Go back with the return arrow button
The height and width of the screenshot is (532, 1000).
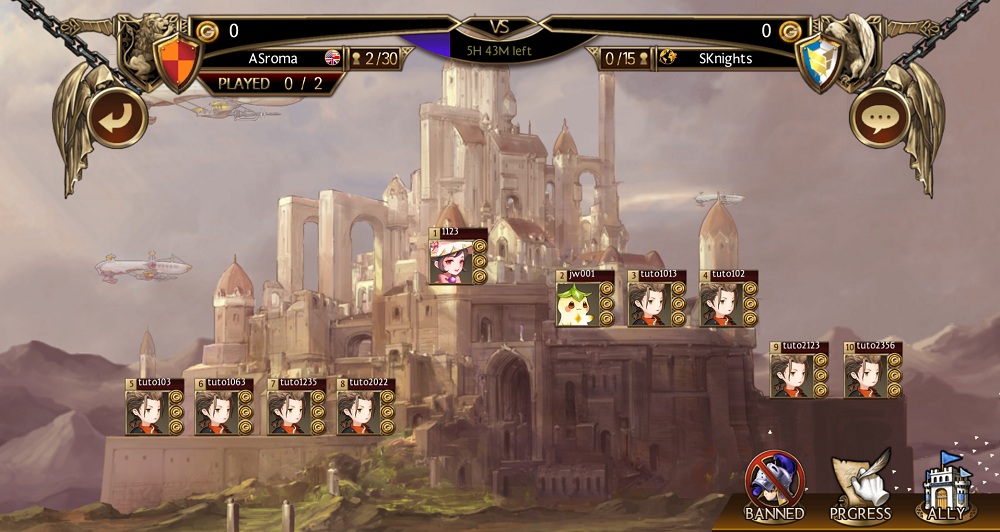point(118,118)
